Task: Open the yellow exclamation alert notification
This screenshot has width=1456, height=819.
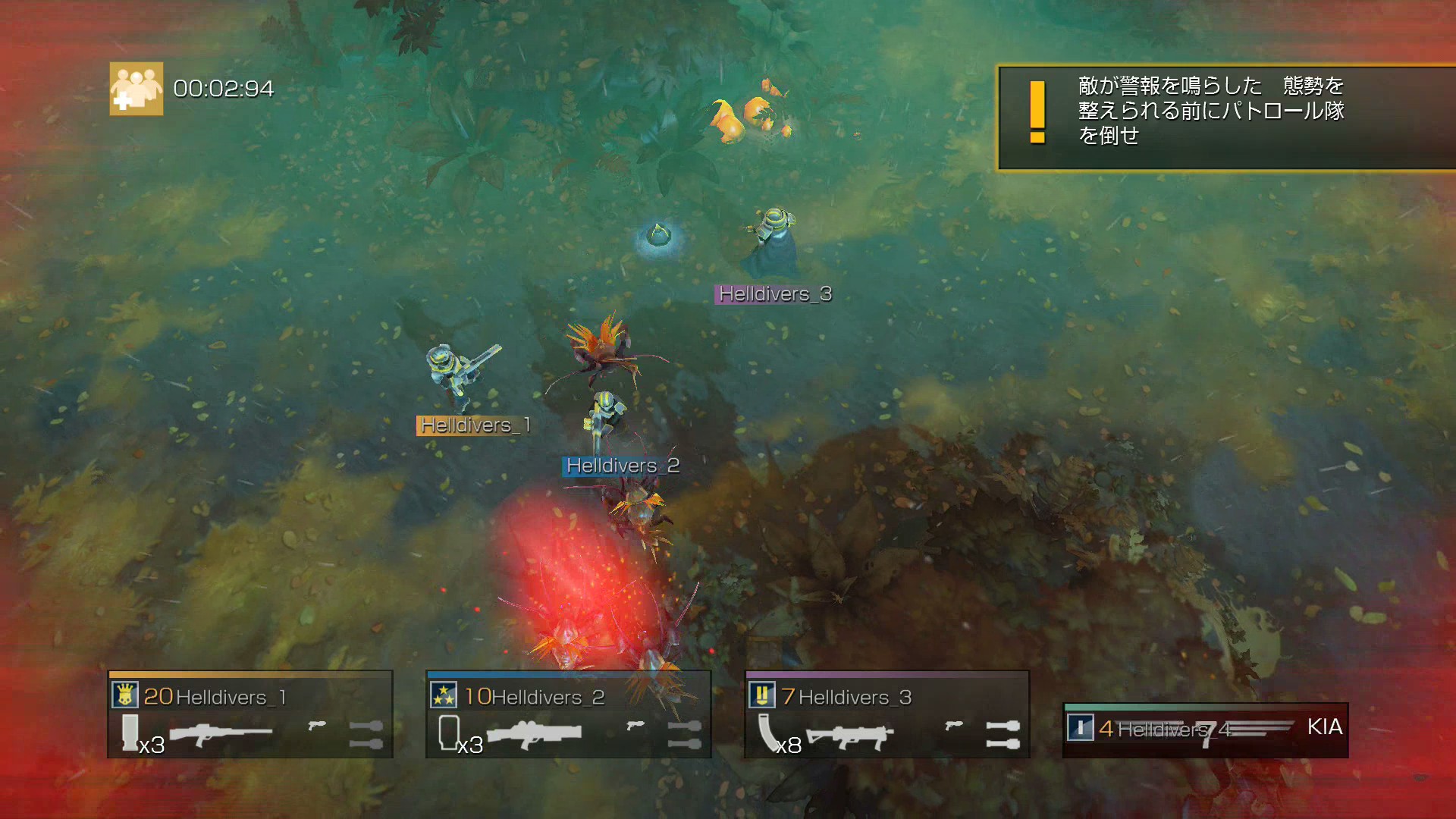Action: [1037, 112]
